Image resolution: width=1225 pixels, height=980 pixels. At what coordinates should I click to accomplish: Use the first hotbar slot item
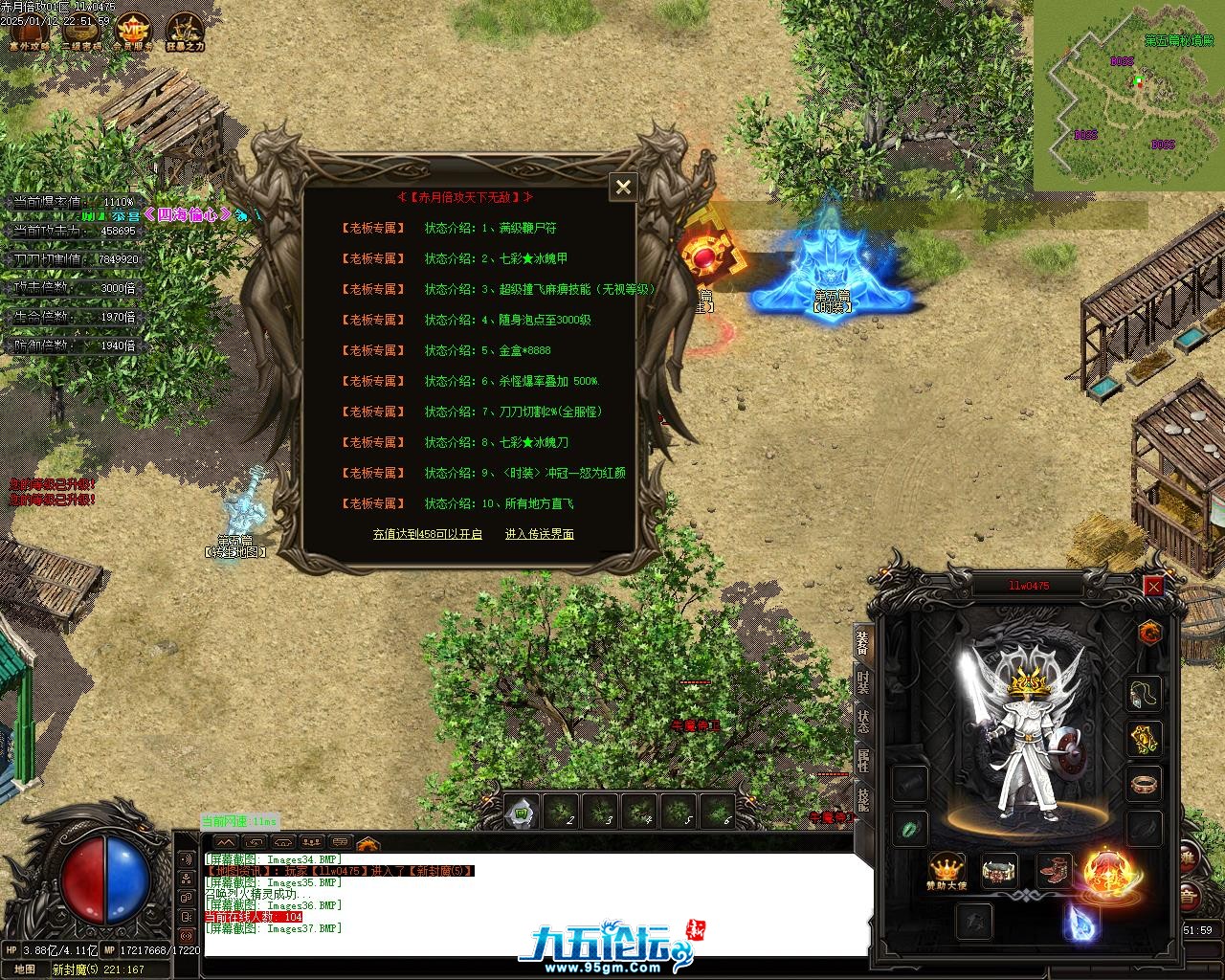[522, 813]
